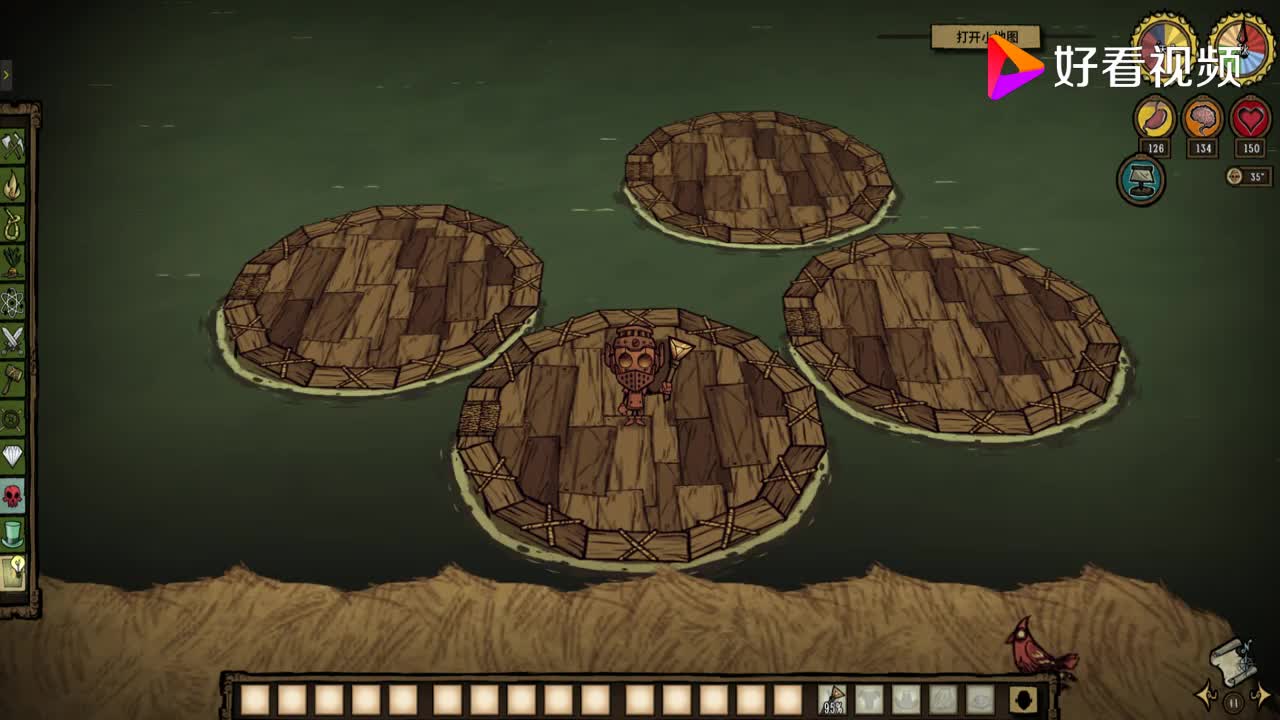Pause the game with the round pause button
This screenshot has height=720, width=1280.
(x=1233, y=702)
